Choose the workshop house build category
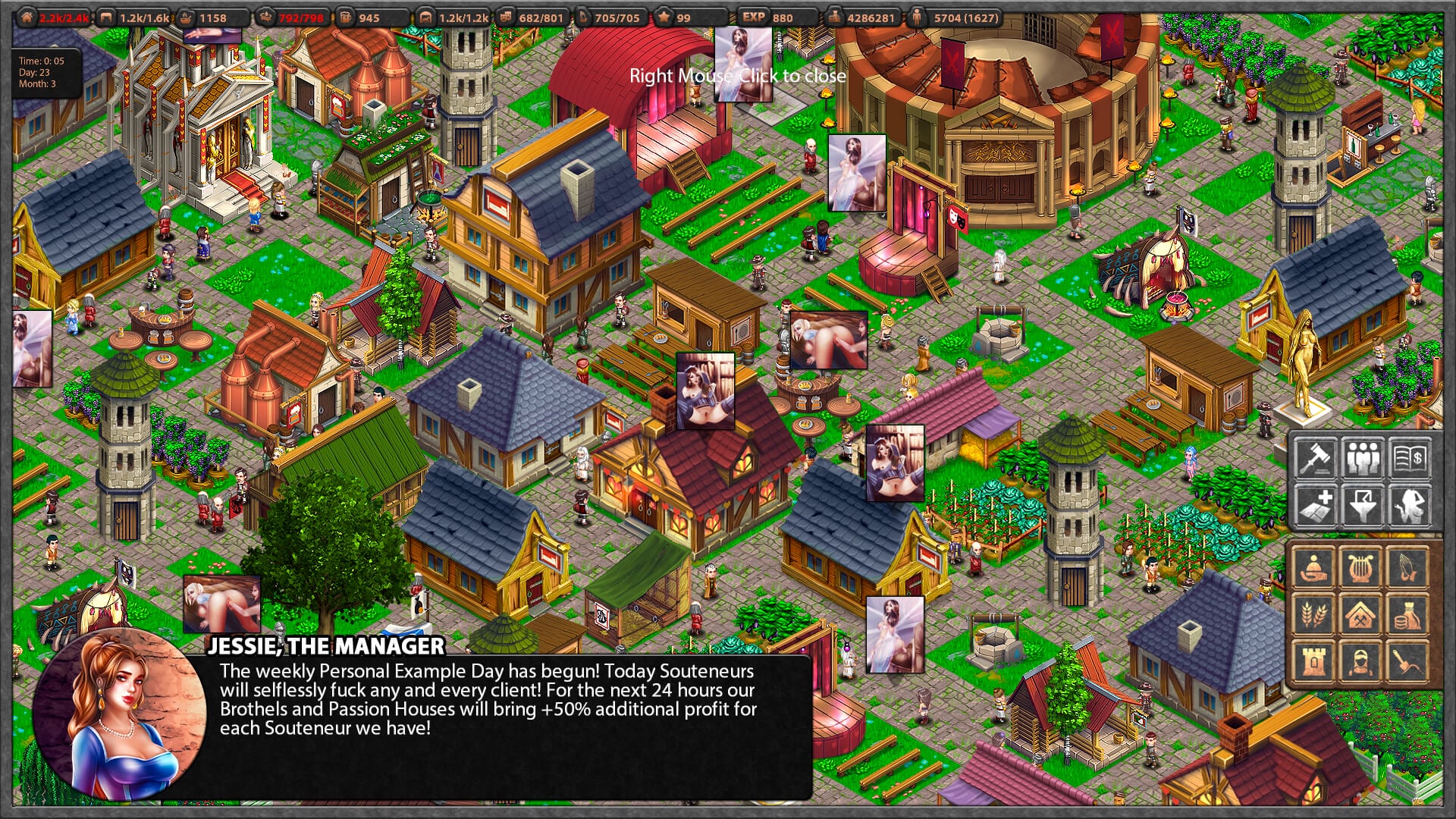1456x819 pixels. point(1360,613)
